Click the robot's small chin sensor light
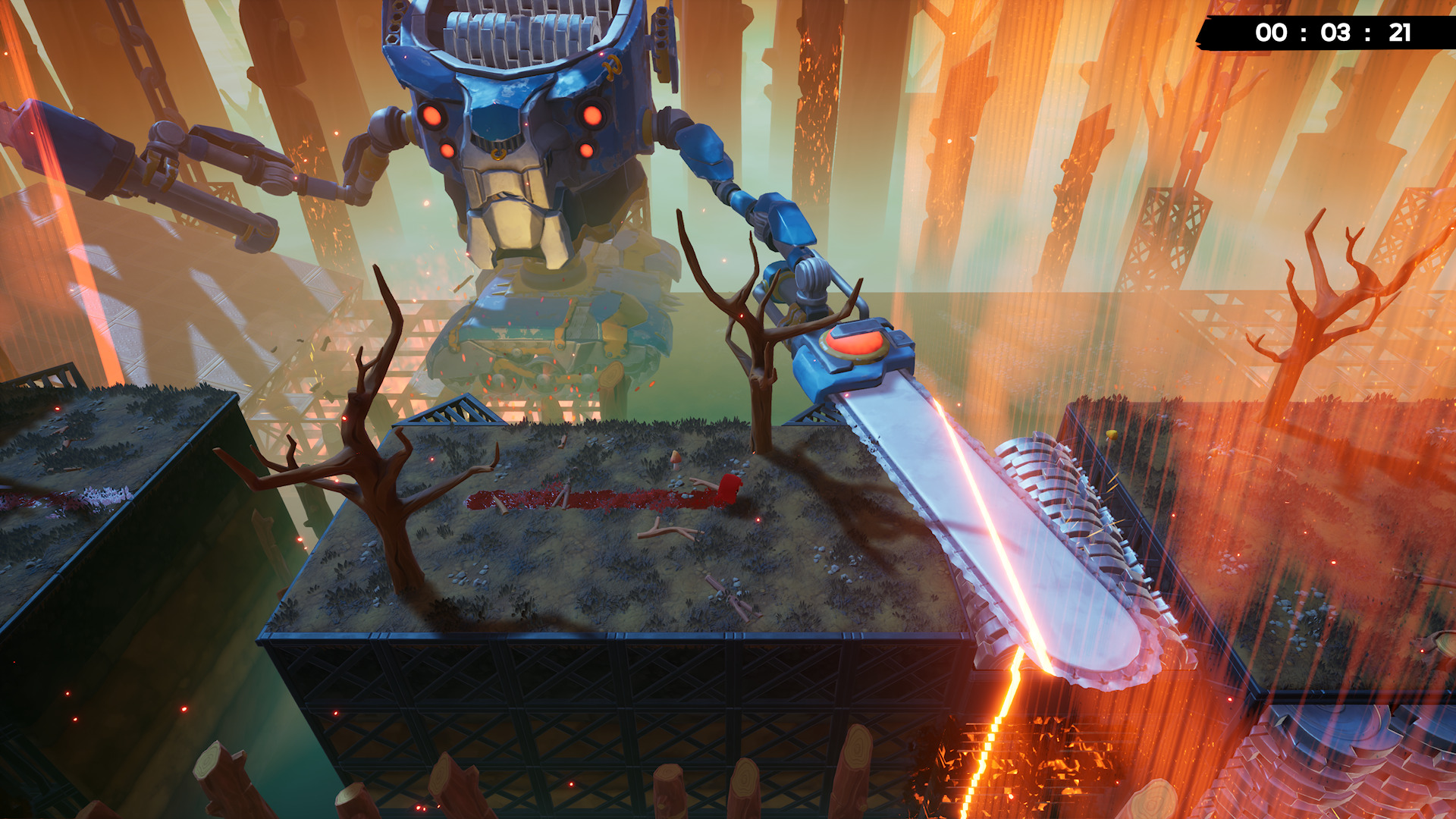This screenshot has width=1456, height=819. click(527, 184)
